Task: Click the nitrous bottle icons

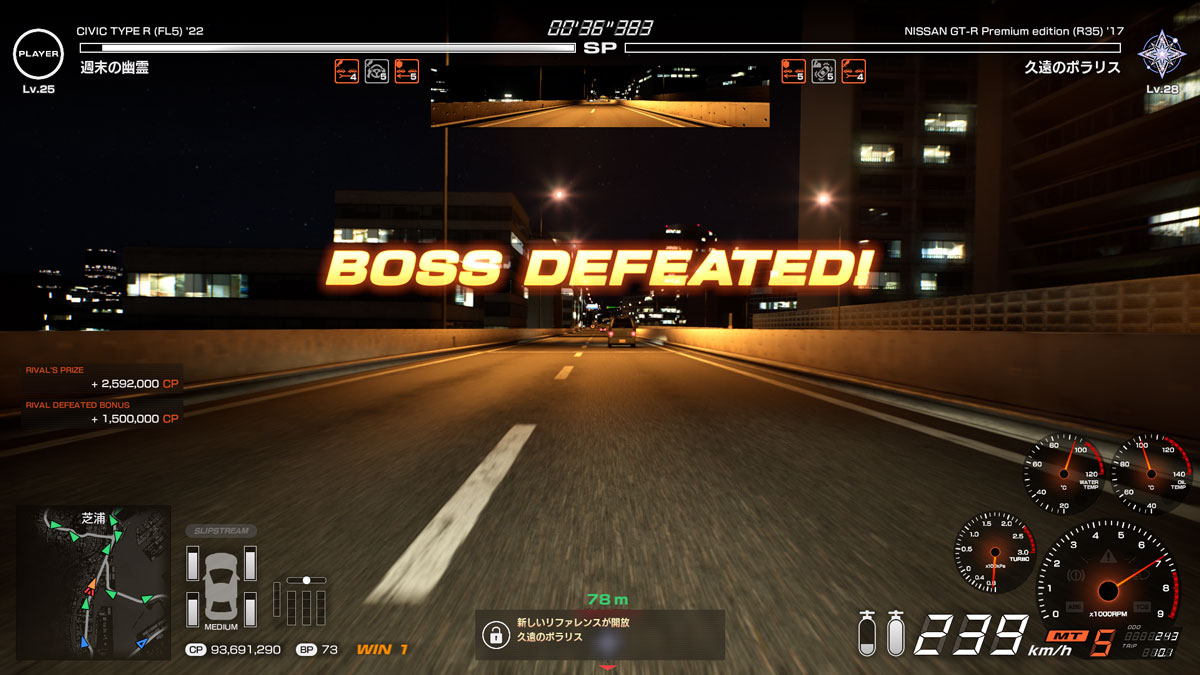Action: tap(881, 633)
